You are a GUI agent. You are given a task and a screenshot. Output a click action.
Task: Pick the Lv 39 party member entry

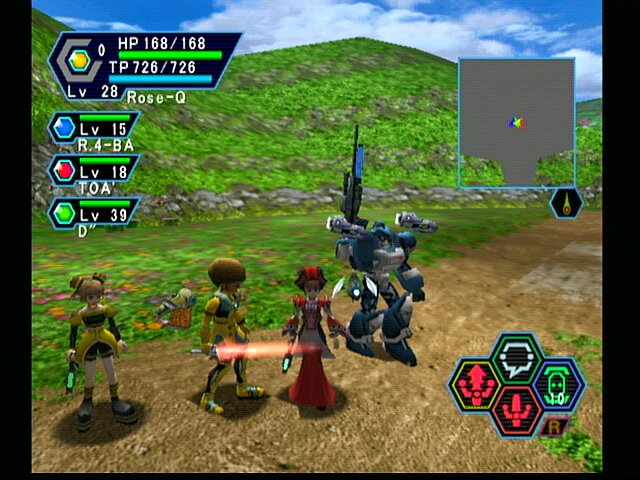click(93, 214)
